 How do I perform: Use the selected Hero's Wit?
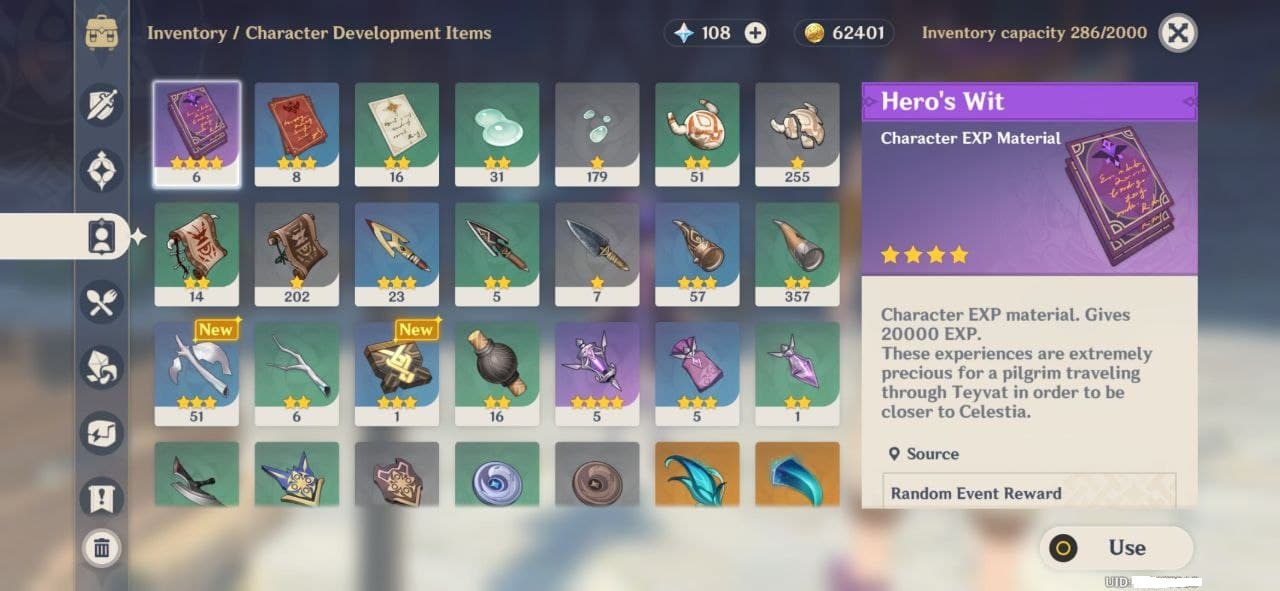(x=1116, y=548)
